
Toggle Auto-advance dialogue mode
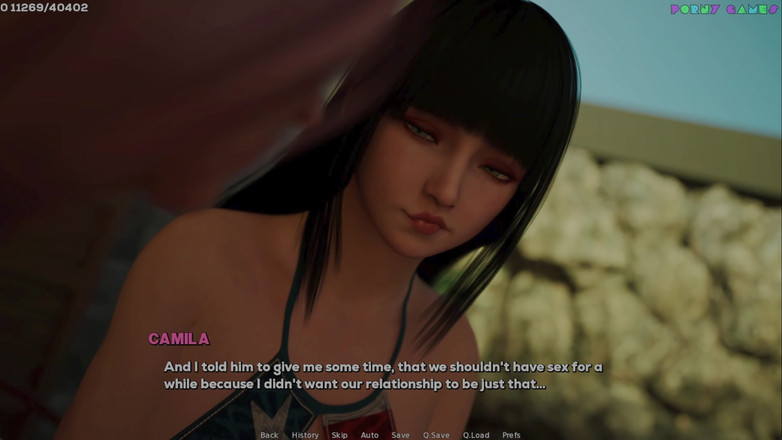[369, 435]
